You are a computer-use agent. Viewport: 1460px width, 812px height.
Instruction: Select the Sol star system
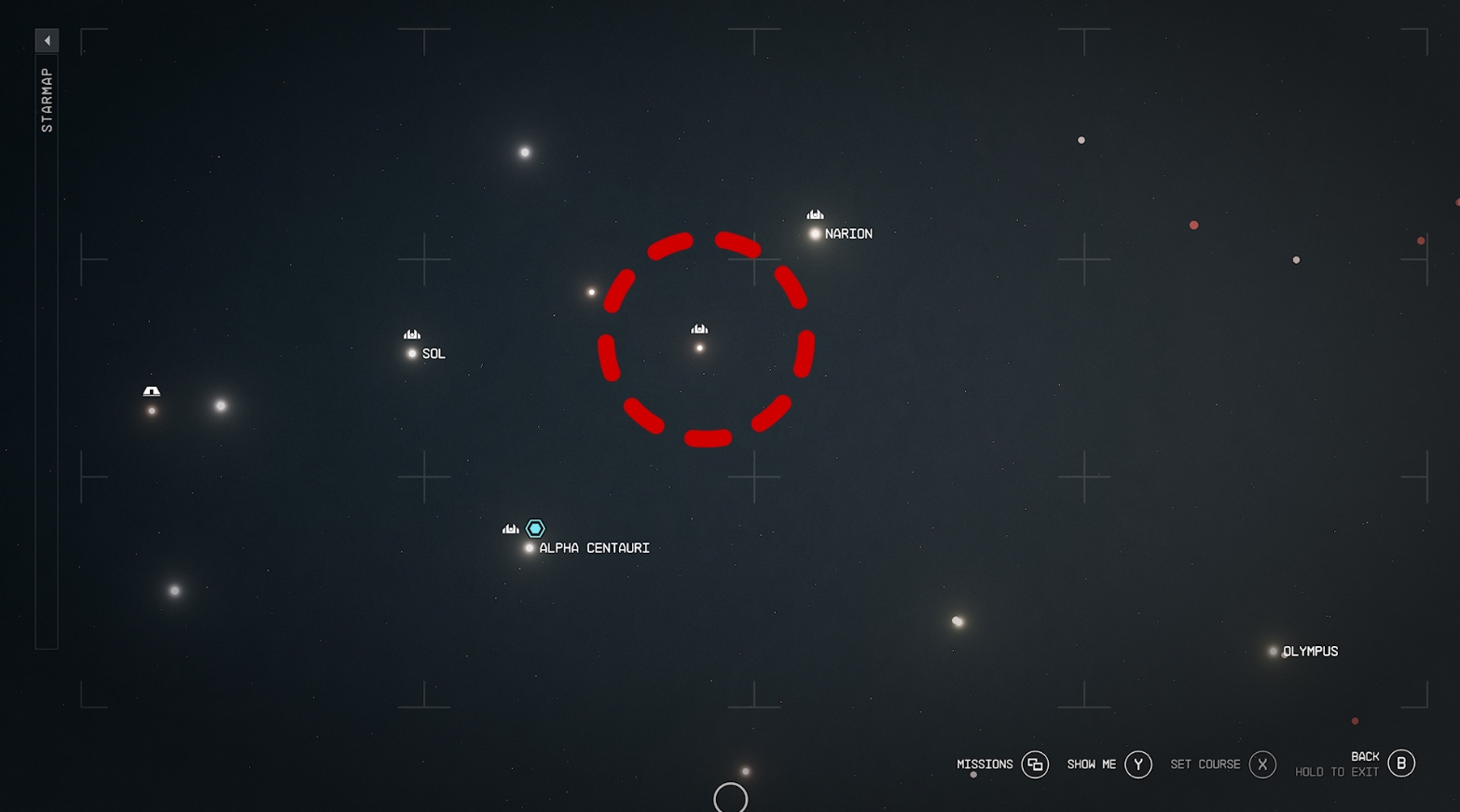point(412,353)
